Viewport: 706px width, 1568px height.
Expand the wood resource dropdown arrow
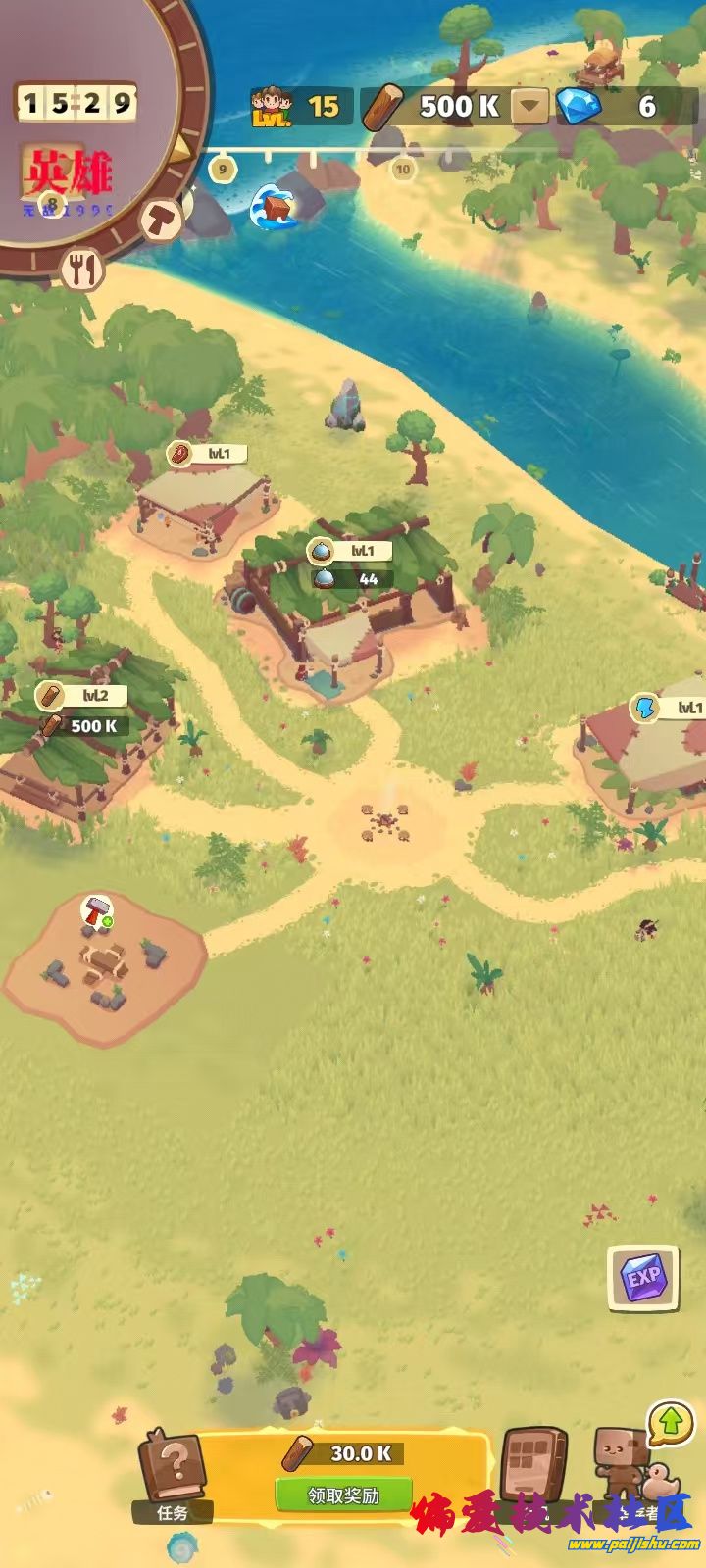tap(530, 106)
